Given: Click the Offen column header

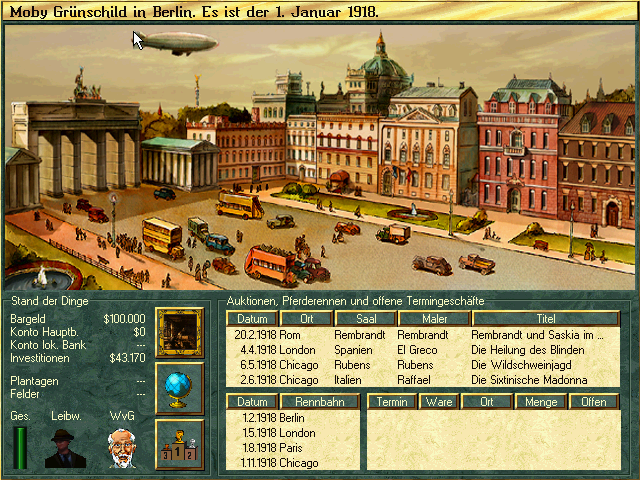Looking at the screenshot, I should (x=594, y=401).
